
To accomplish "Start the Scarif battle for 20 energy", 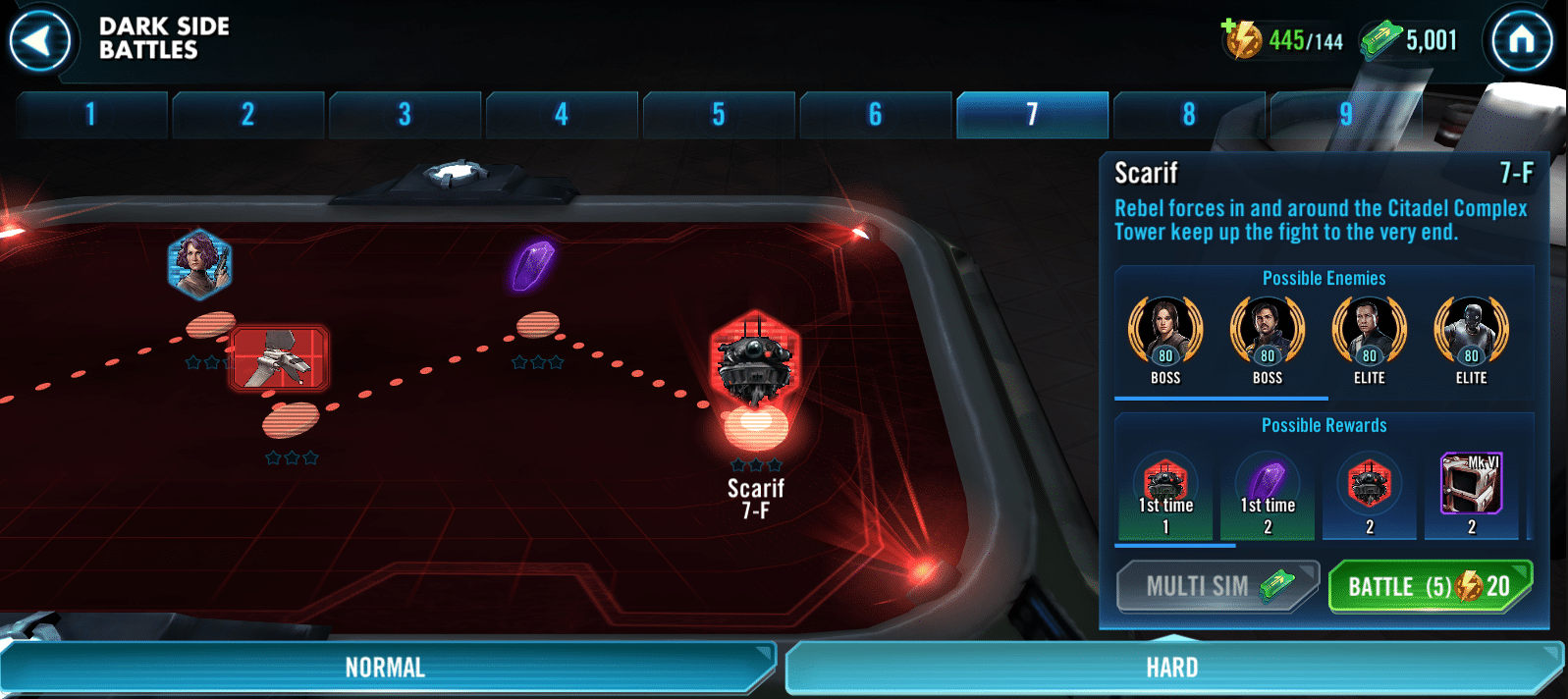I will 1429,587.
